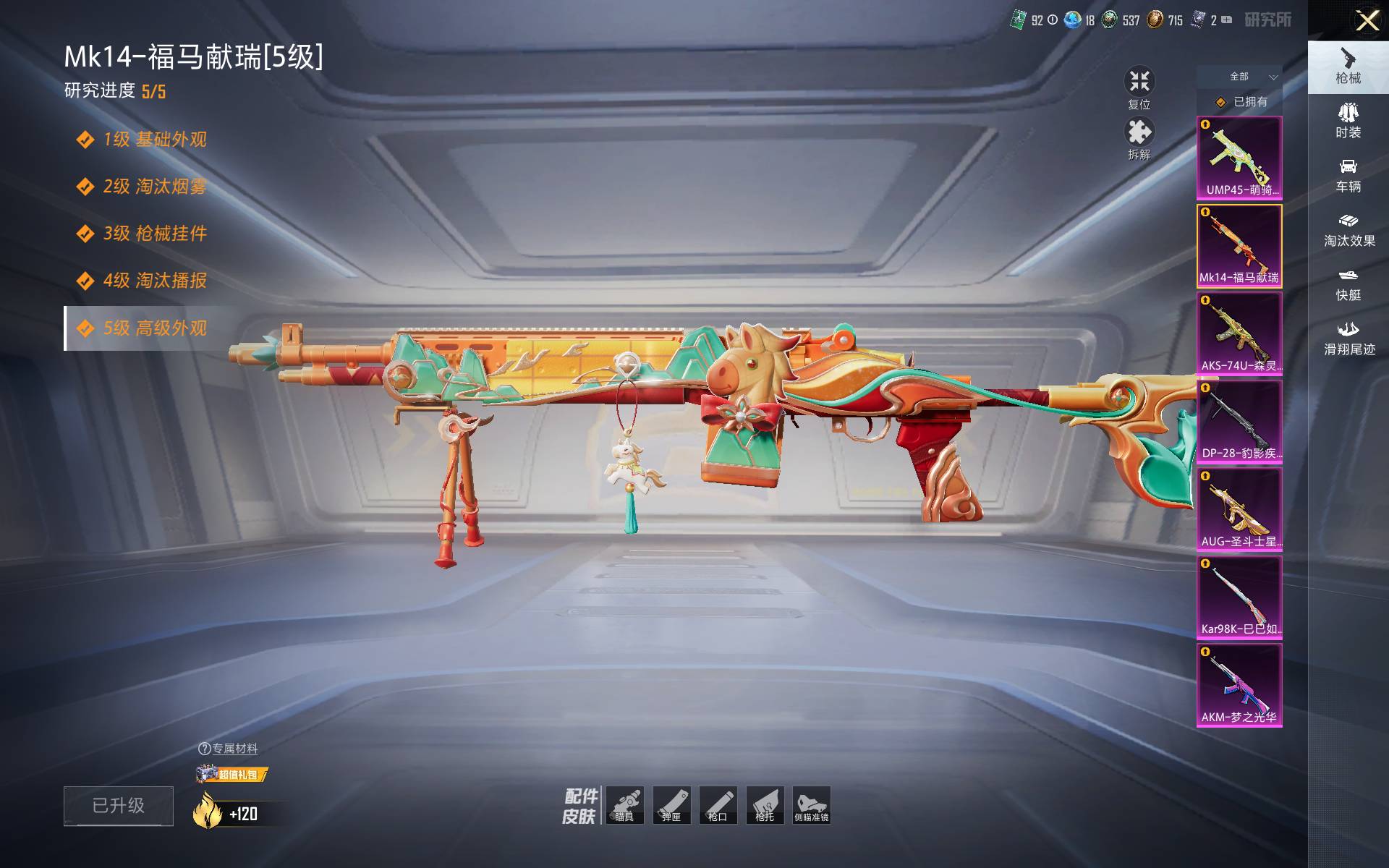
Task: View level 4 淘汰播报 entry
Action: [154, 281]
